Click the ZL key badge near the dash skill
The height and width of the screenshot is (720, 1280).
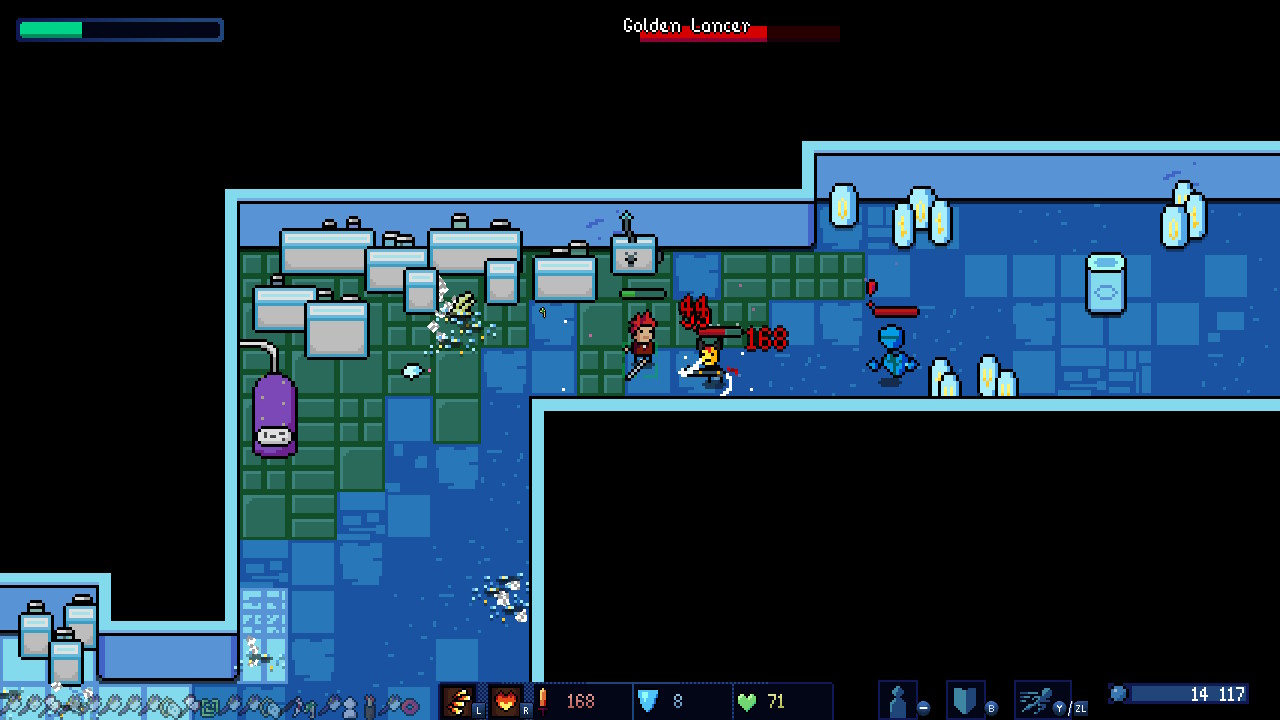[1080, 708]
